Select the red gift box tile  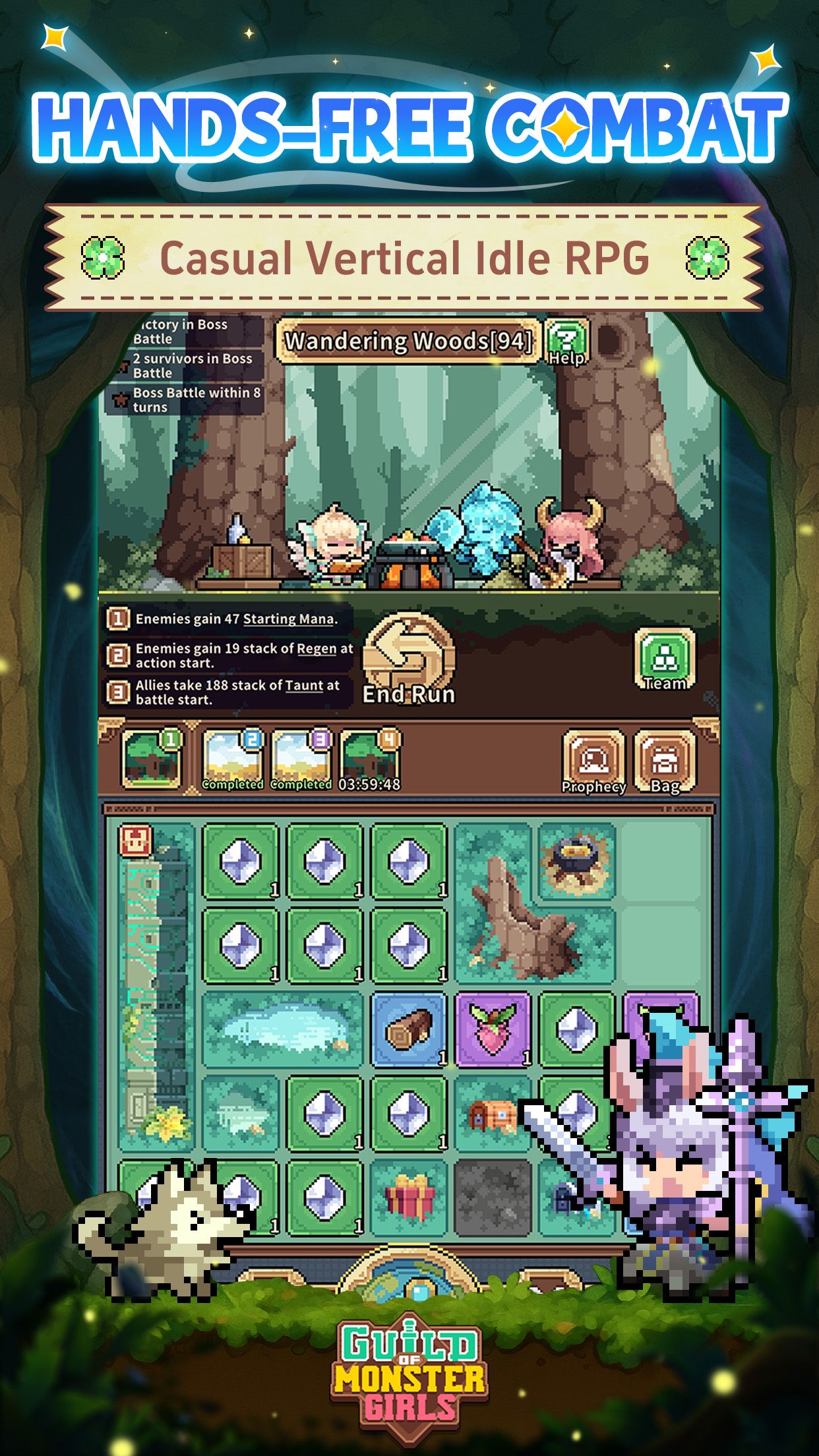409,1198
